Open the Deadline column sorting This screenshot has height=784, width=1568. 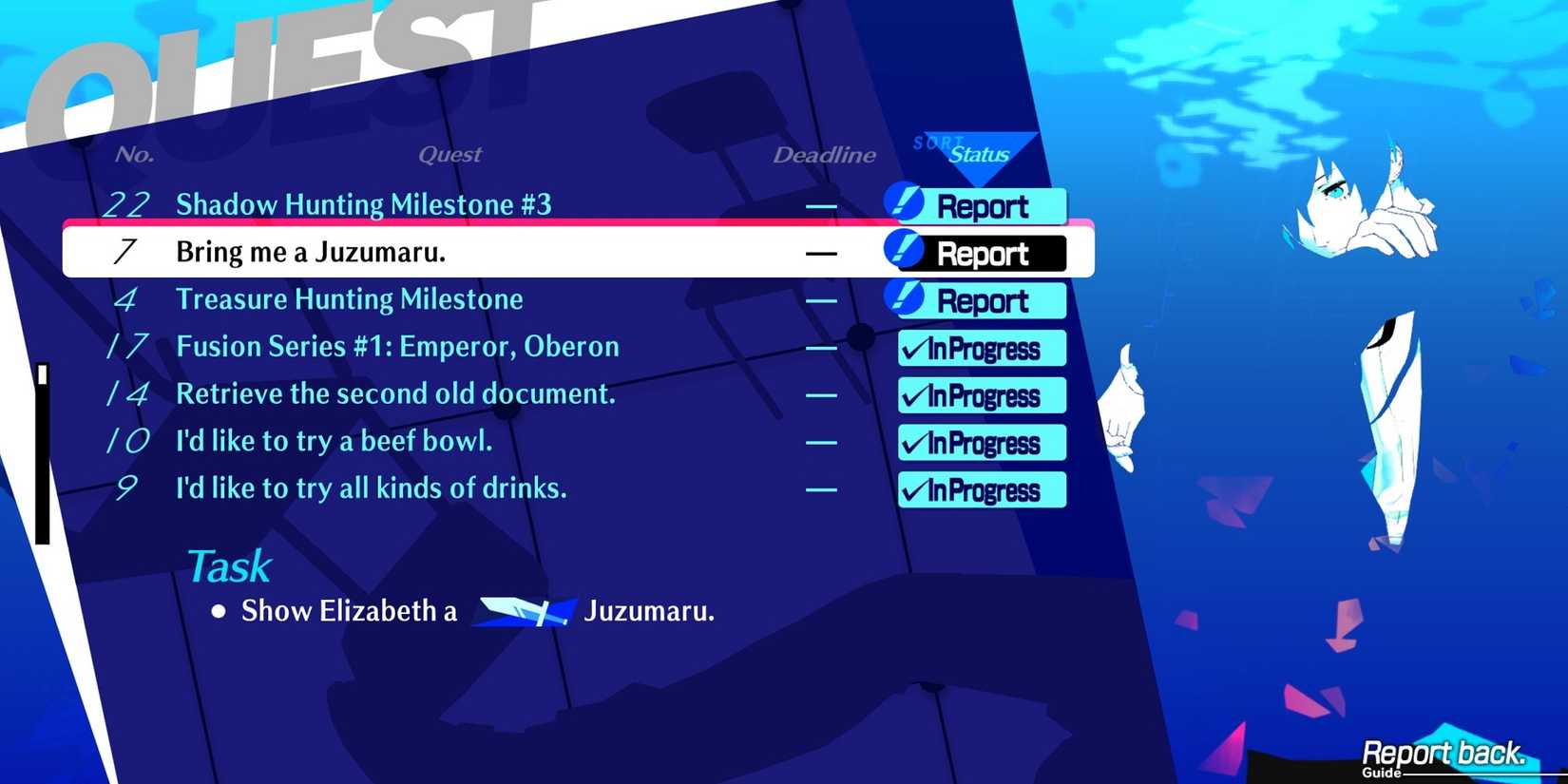click(823, 155)
